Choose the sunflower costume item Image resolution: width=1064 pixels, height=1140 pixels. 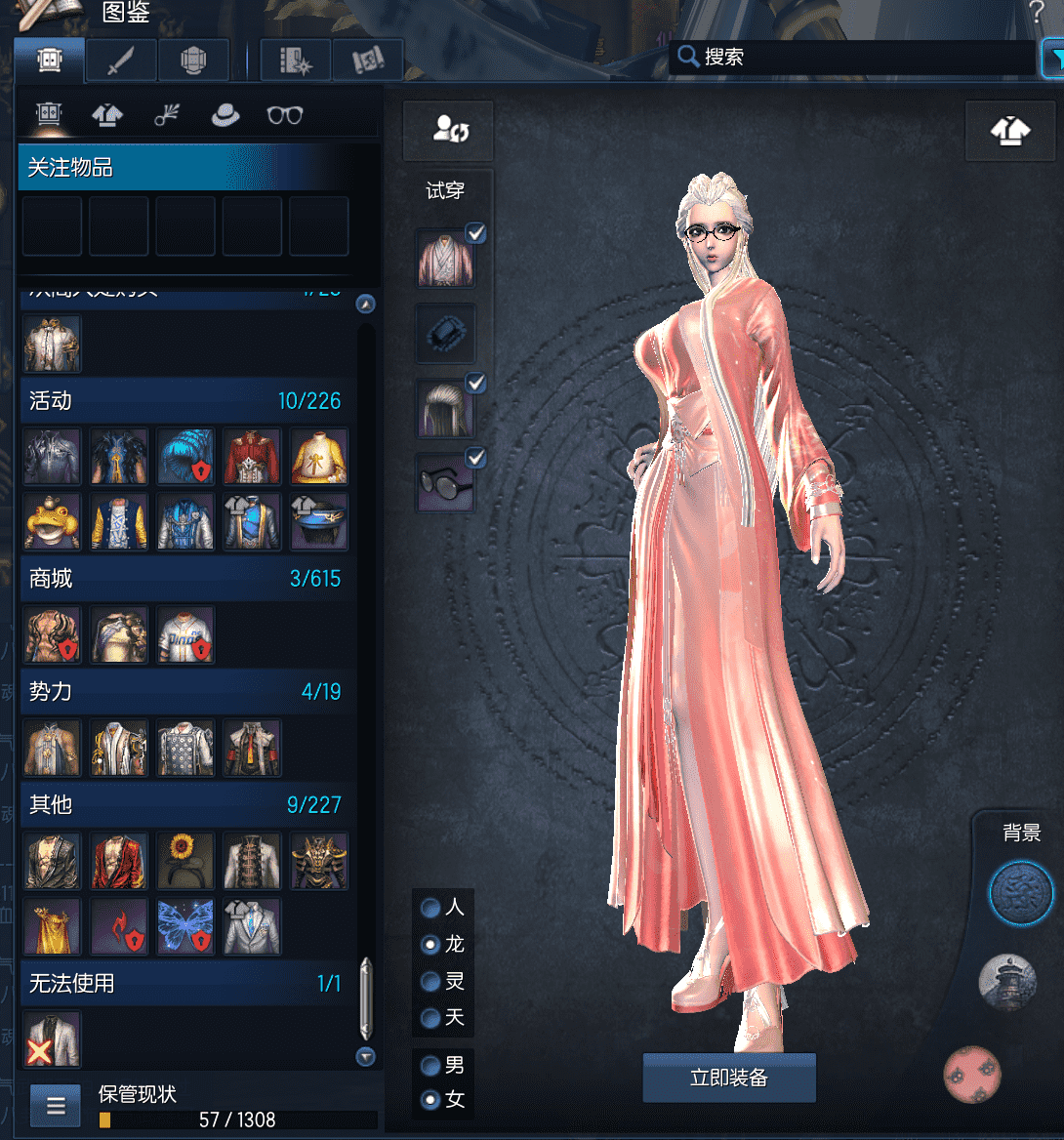click(x=185, y=860)
